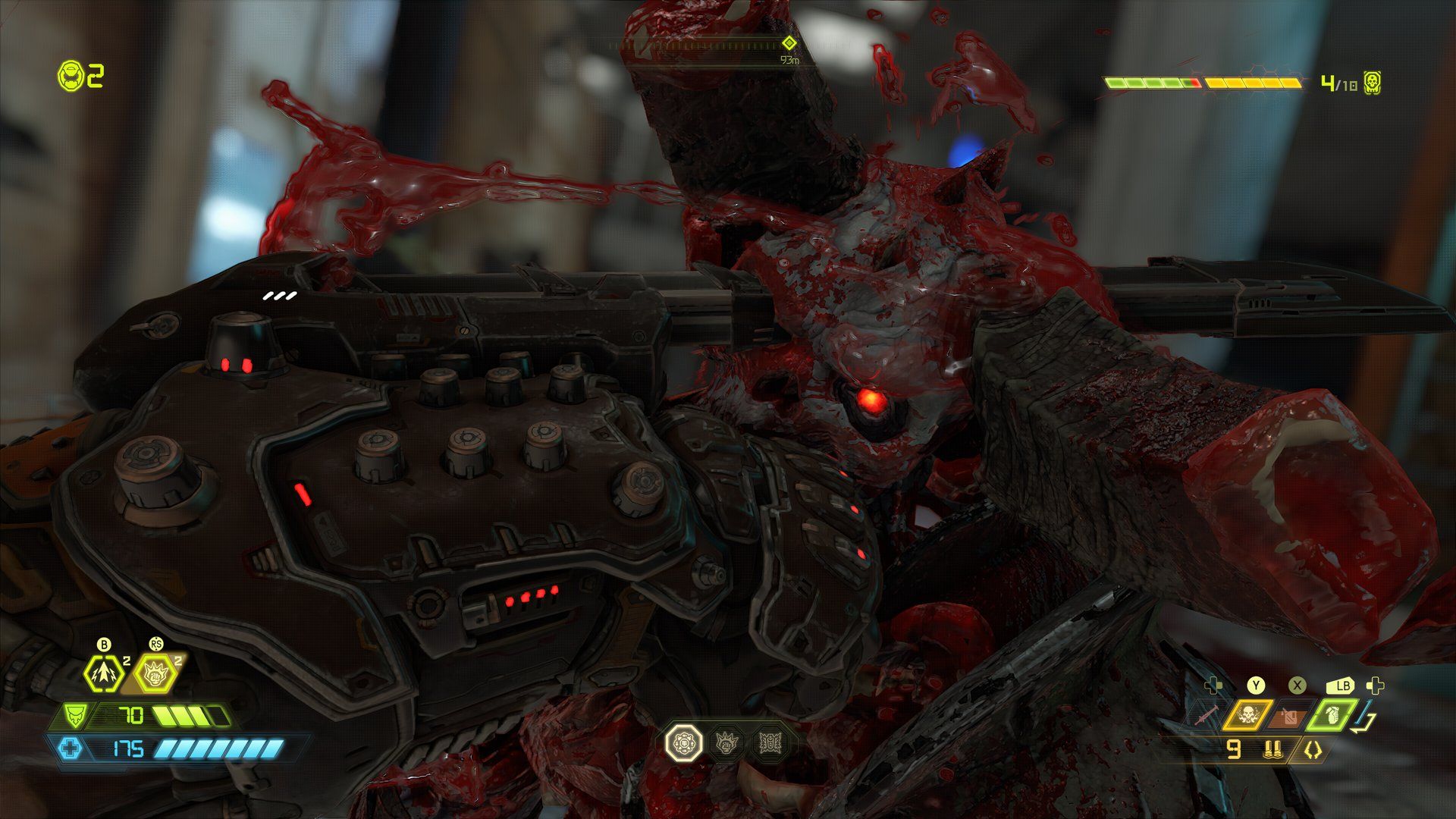Select the objective diamond compass marker
Viewport: 1456px width, 819px height.
pyautogui.click(x=789, y=43)
